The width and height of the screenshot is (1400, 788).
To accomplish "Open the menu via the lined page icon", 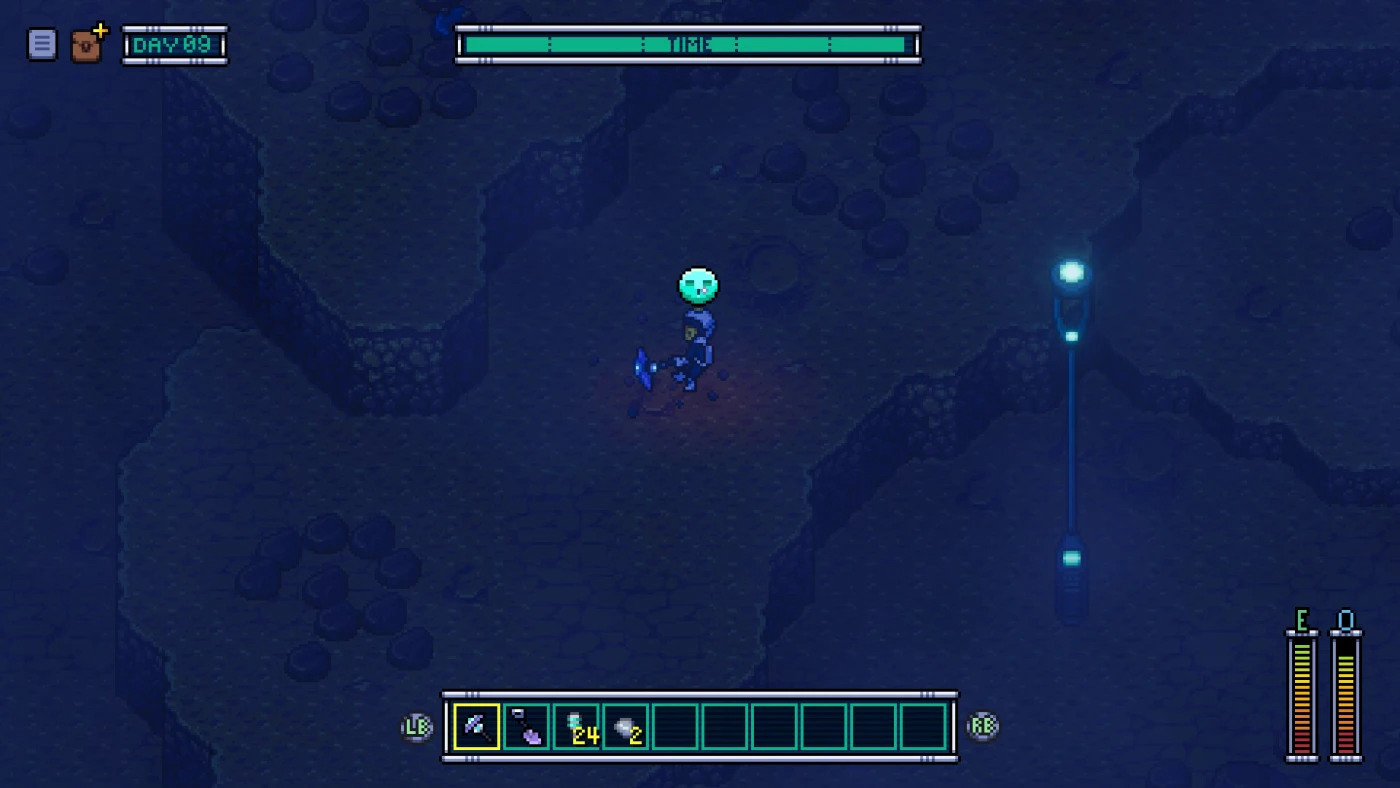I will pos(42,44).
